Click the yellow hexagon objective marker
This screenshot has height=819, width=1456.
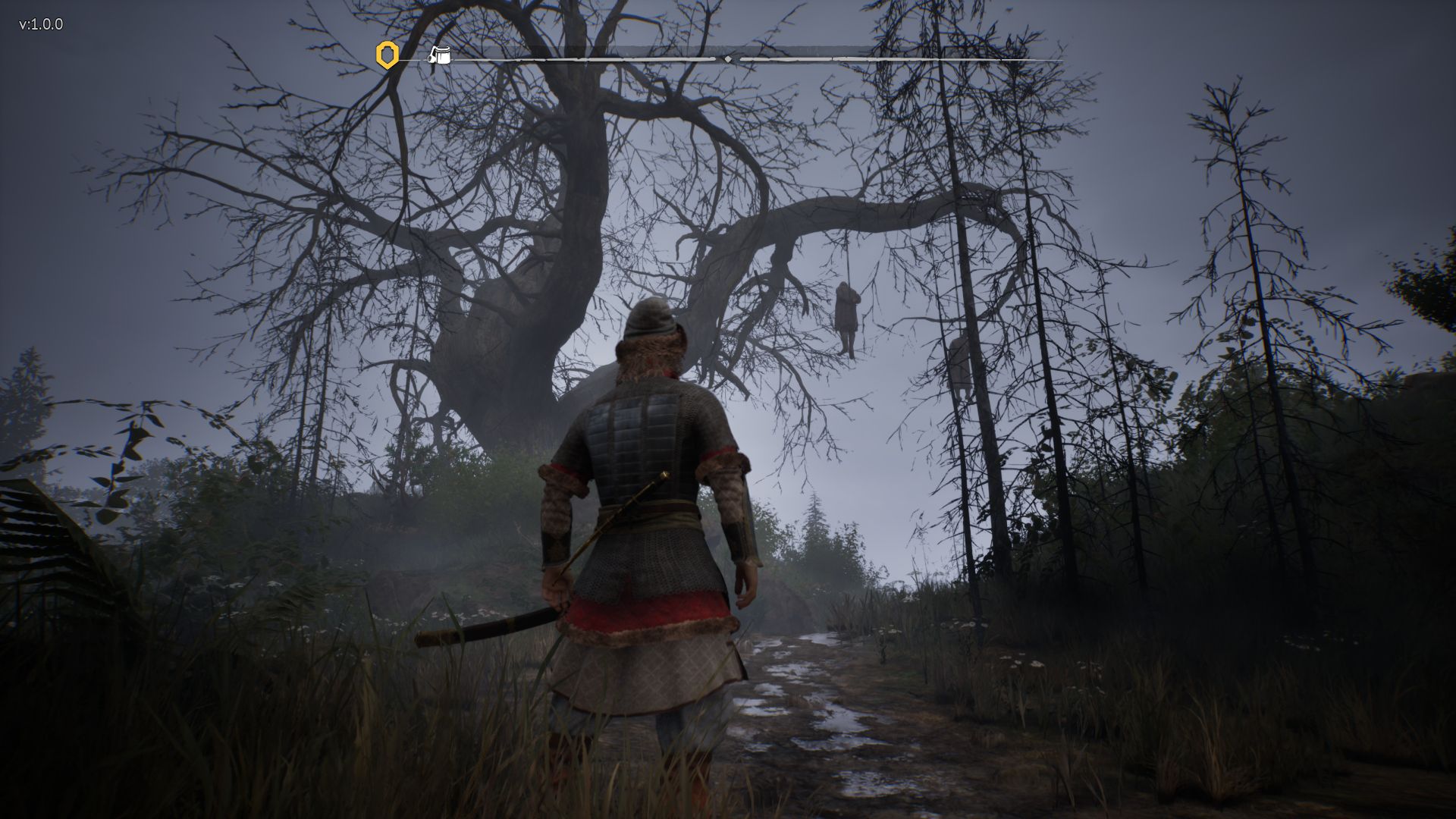coord(388,55)
